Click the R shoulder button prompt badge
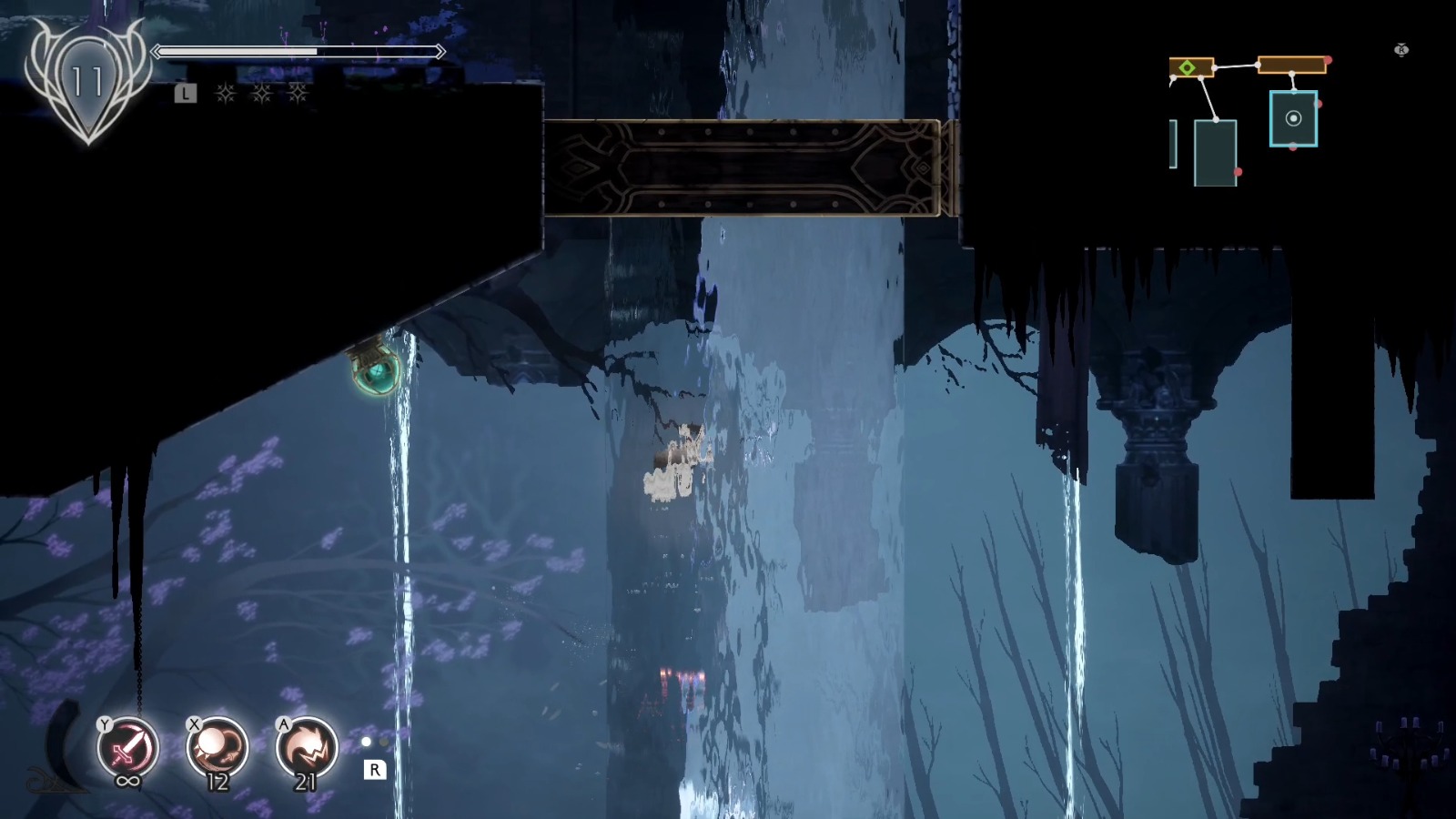The width and height of the screenshot is (1456, 819). 375,770
